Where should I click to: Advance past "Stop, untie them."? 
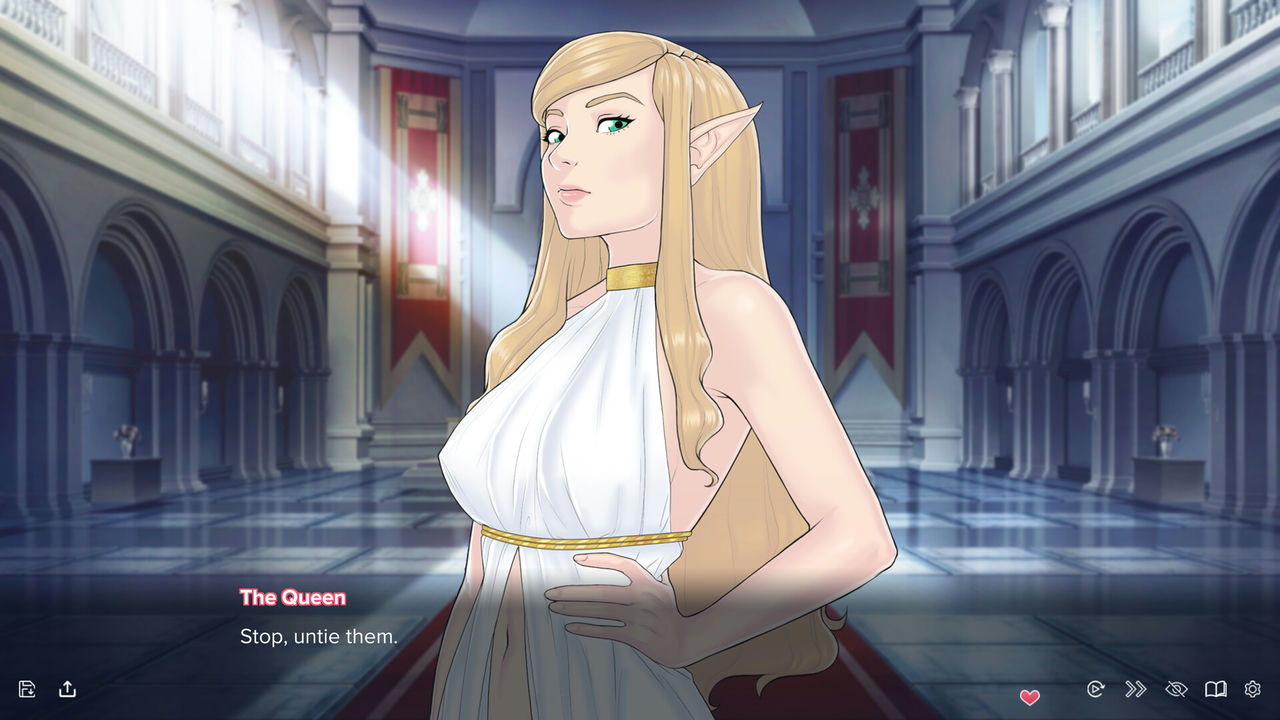click(320, 636)
